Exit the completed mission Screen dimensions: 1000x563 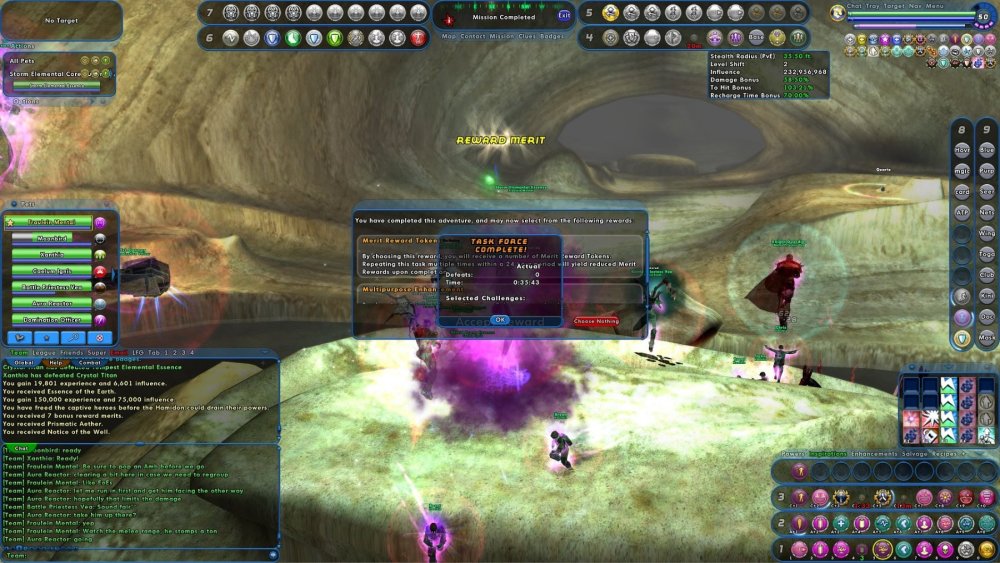pos(564,15)
